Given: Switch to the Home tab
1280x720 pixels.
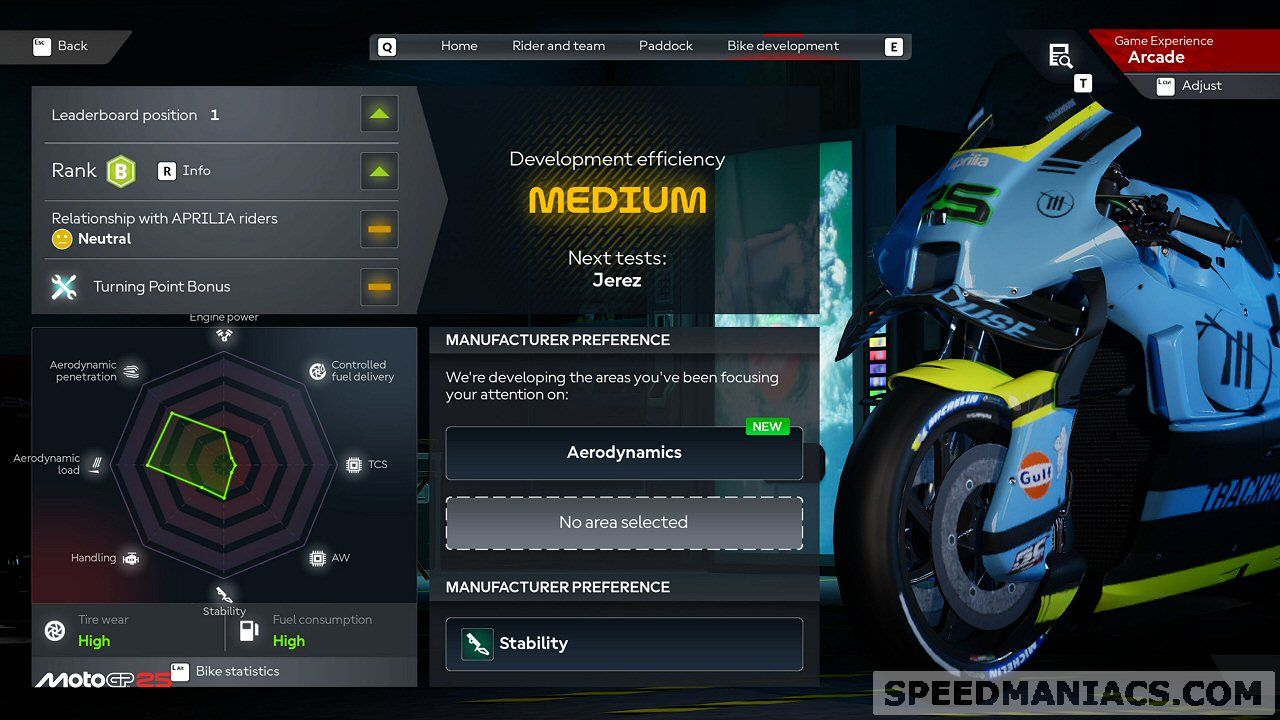Looking at the screenshot, I should tap(459, 46).
